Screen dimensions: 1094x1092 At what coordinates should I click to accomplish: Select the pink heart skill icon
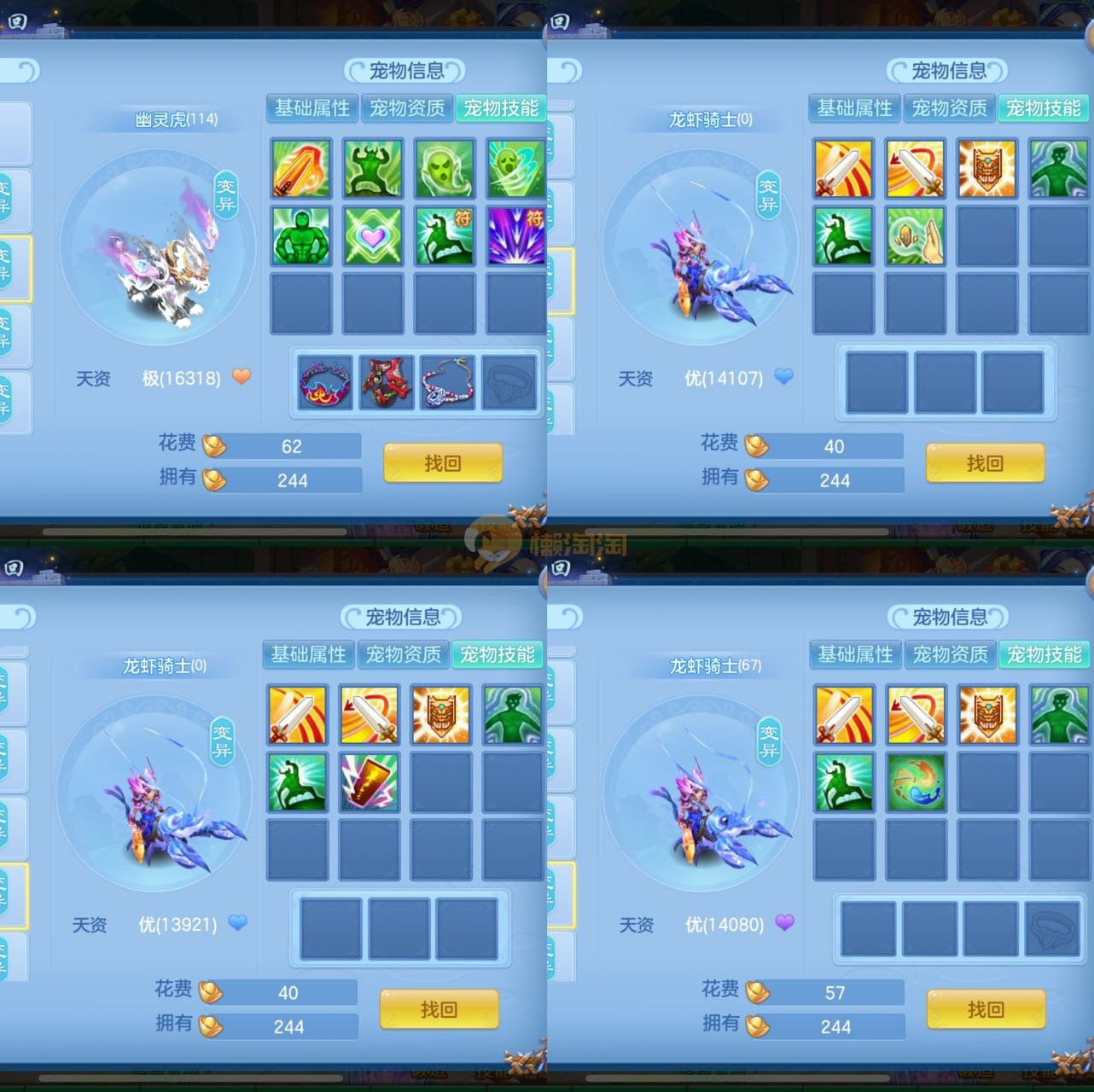click(373, 235)
